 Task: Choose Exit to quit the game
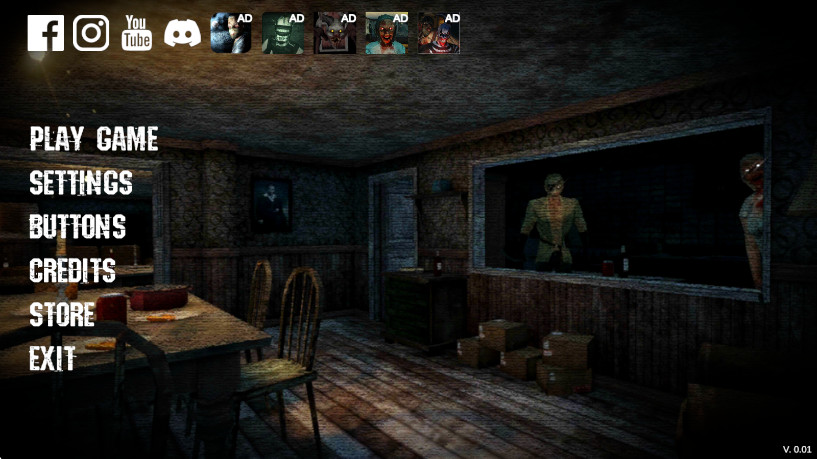53,359
